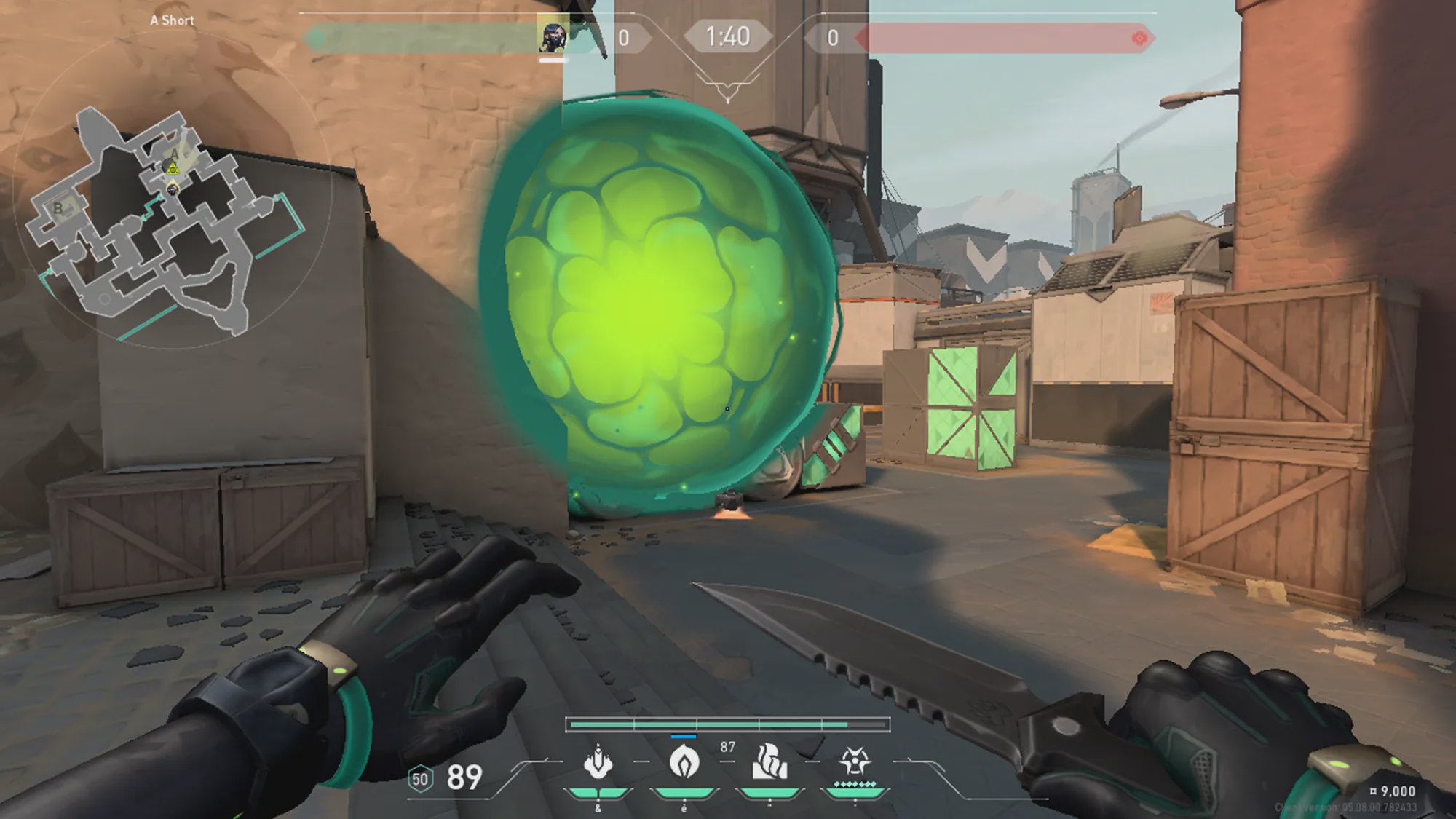The height and width of the screenshot is (819, 1456).
Task: Select the agent portrait on the team bar
Action: (x=553, y=36)
